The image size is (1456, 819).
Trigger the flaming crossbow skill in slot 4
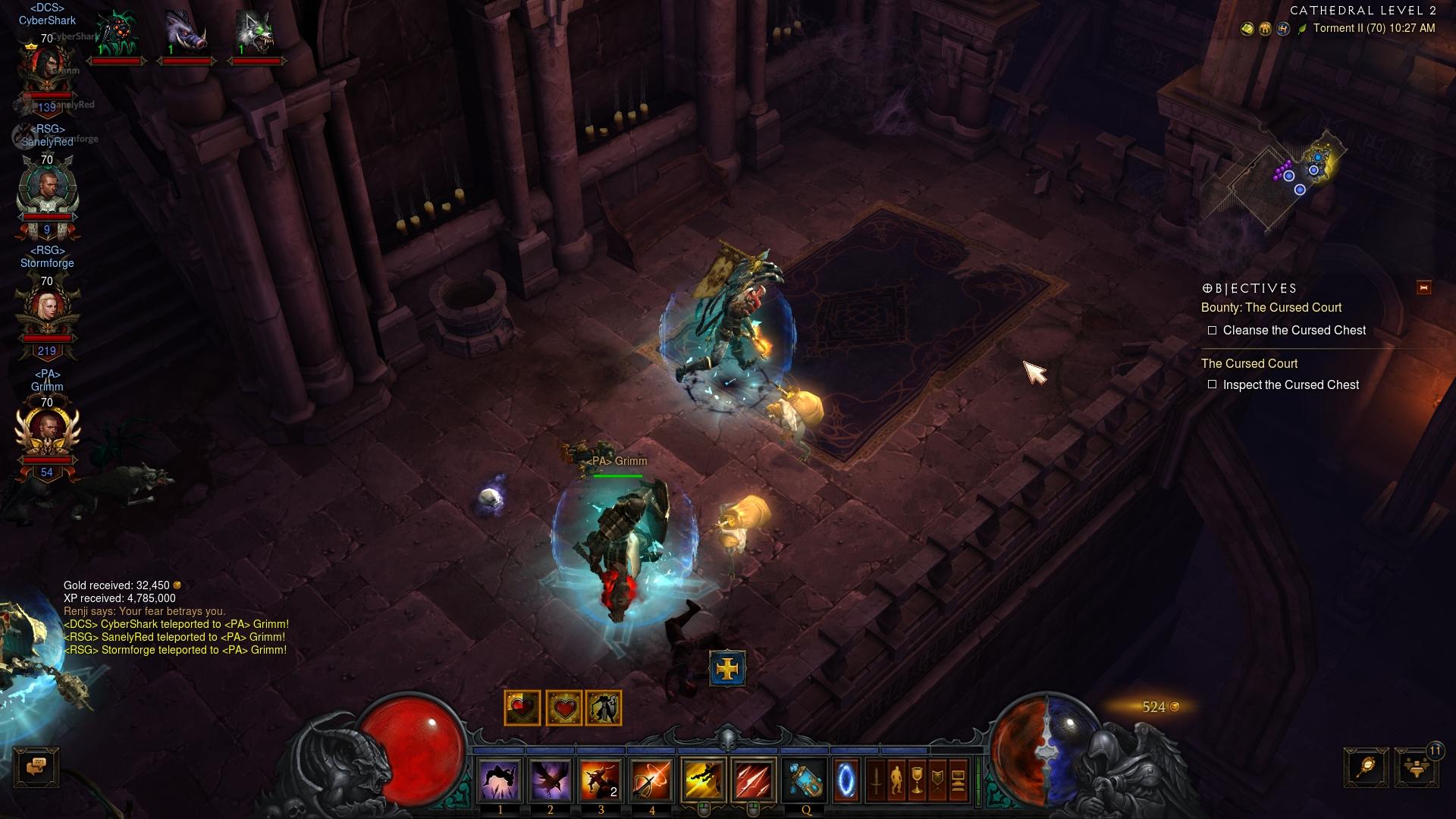[x=651, y=781]
